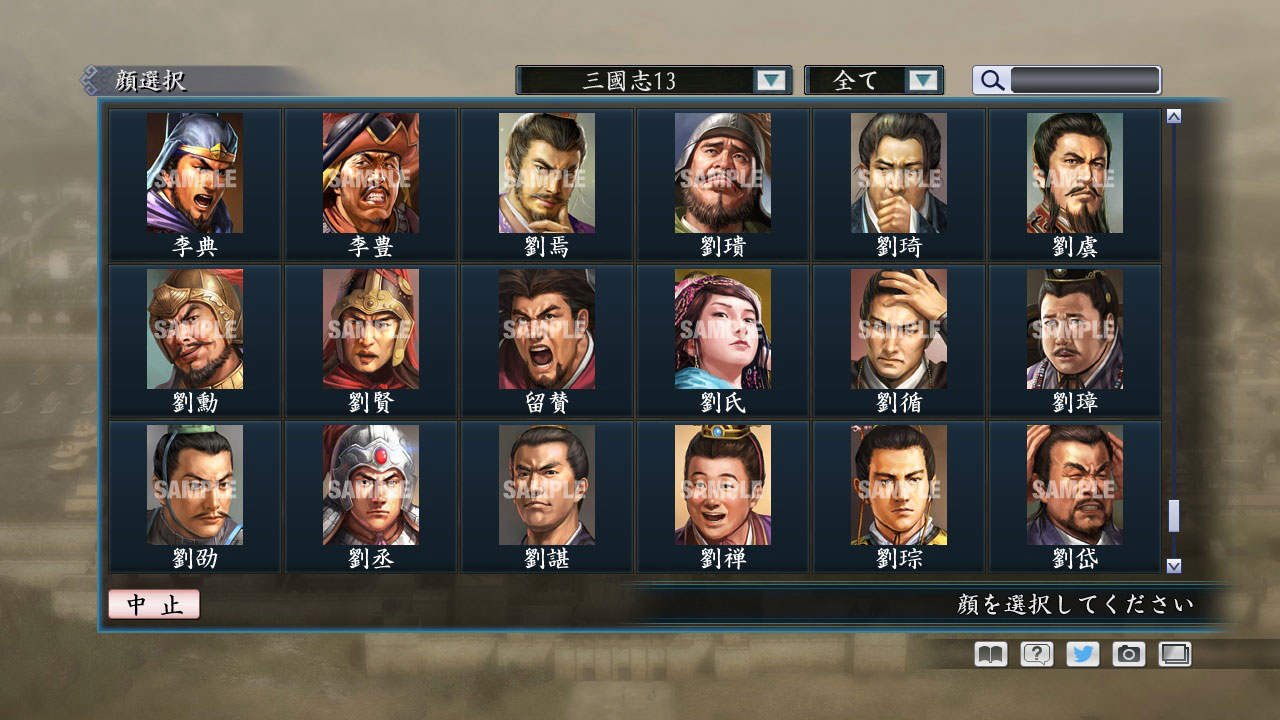Open the Twitter sharing icon
Viewport: 1280px width, 720px height.
1081,653
